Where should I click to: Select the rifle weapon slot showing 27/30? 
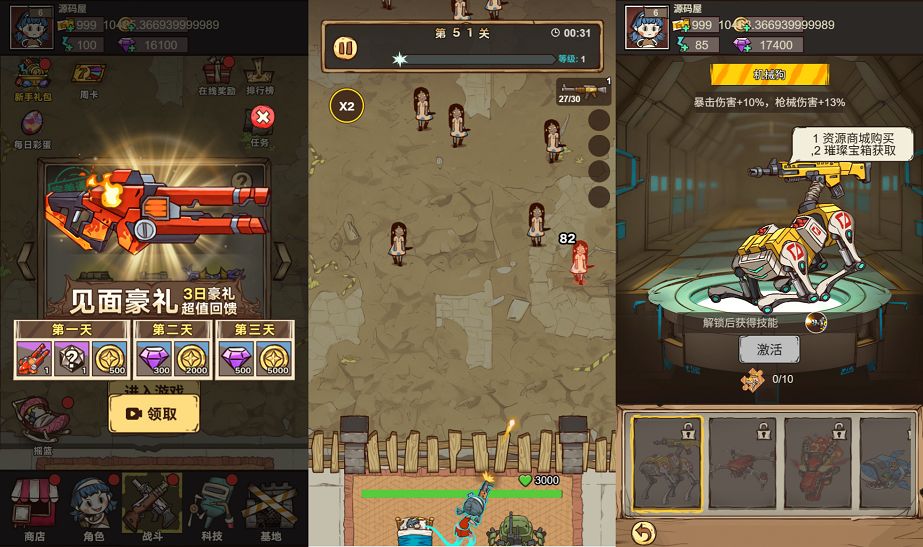pos(583,92)
